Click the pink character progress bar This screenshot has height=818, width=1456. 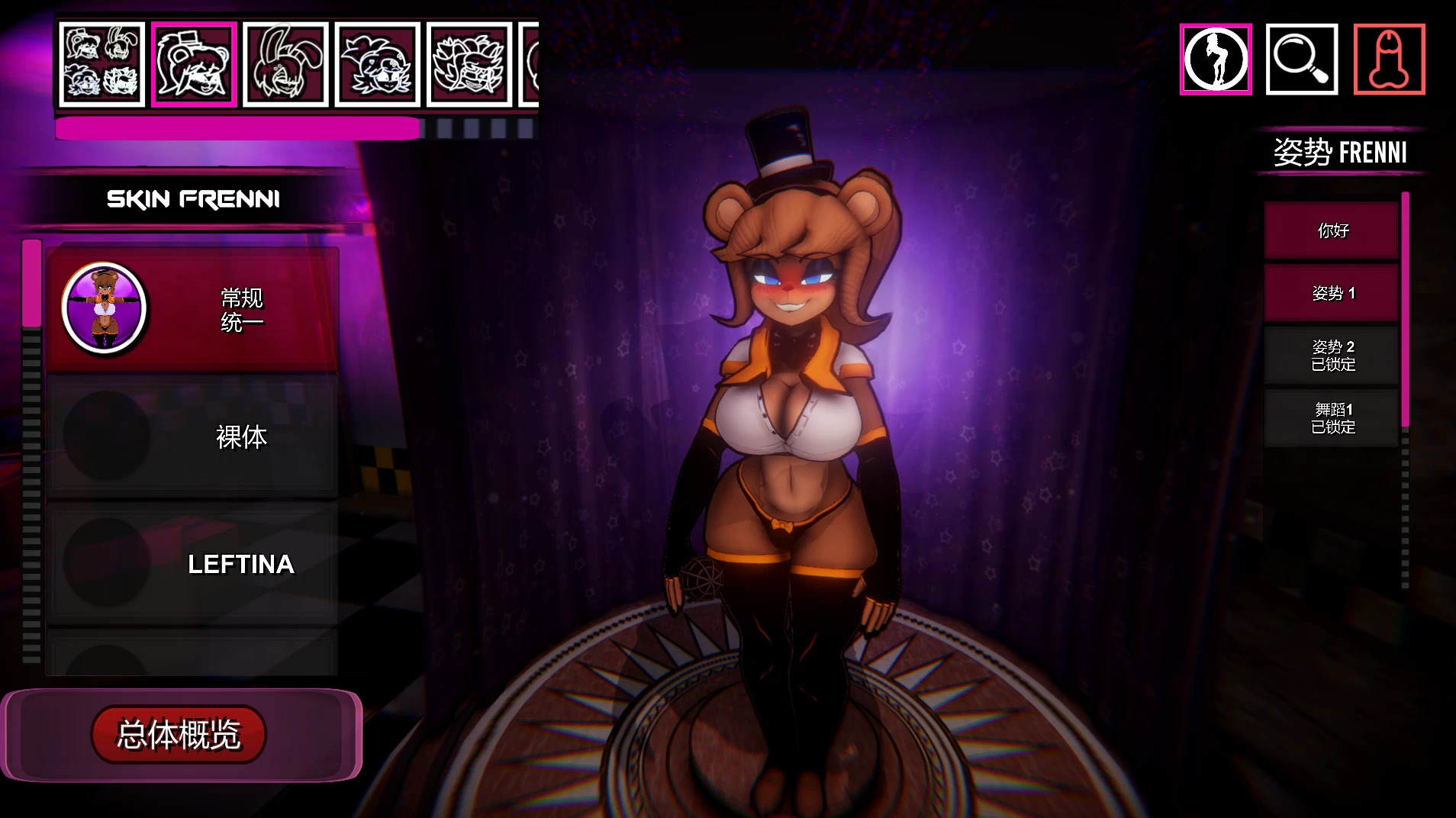pyautogui.click(x=237, y=126)
